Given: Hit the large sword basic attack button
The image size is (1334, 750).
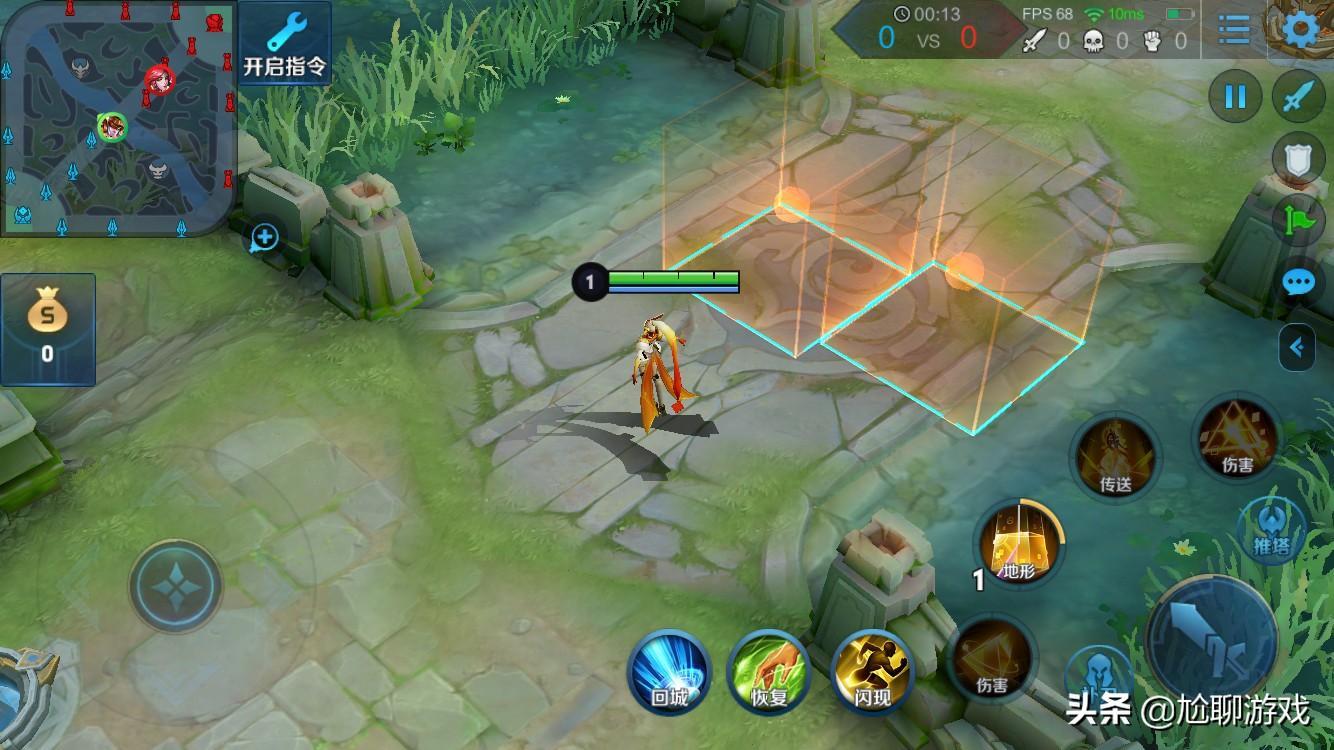Looking at the screenshot, I should 1211,640.
